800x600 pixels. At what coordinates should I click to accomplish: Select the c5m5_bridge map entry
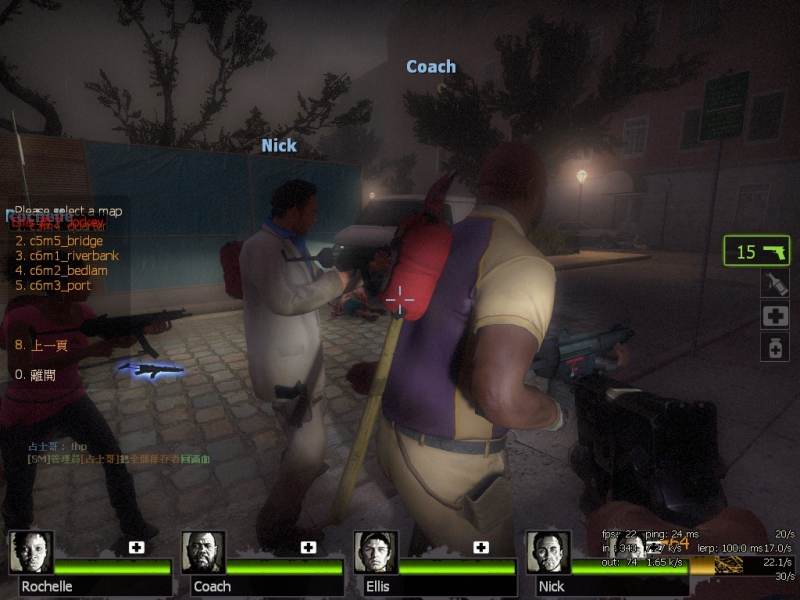(59, 241)
